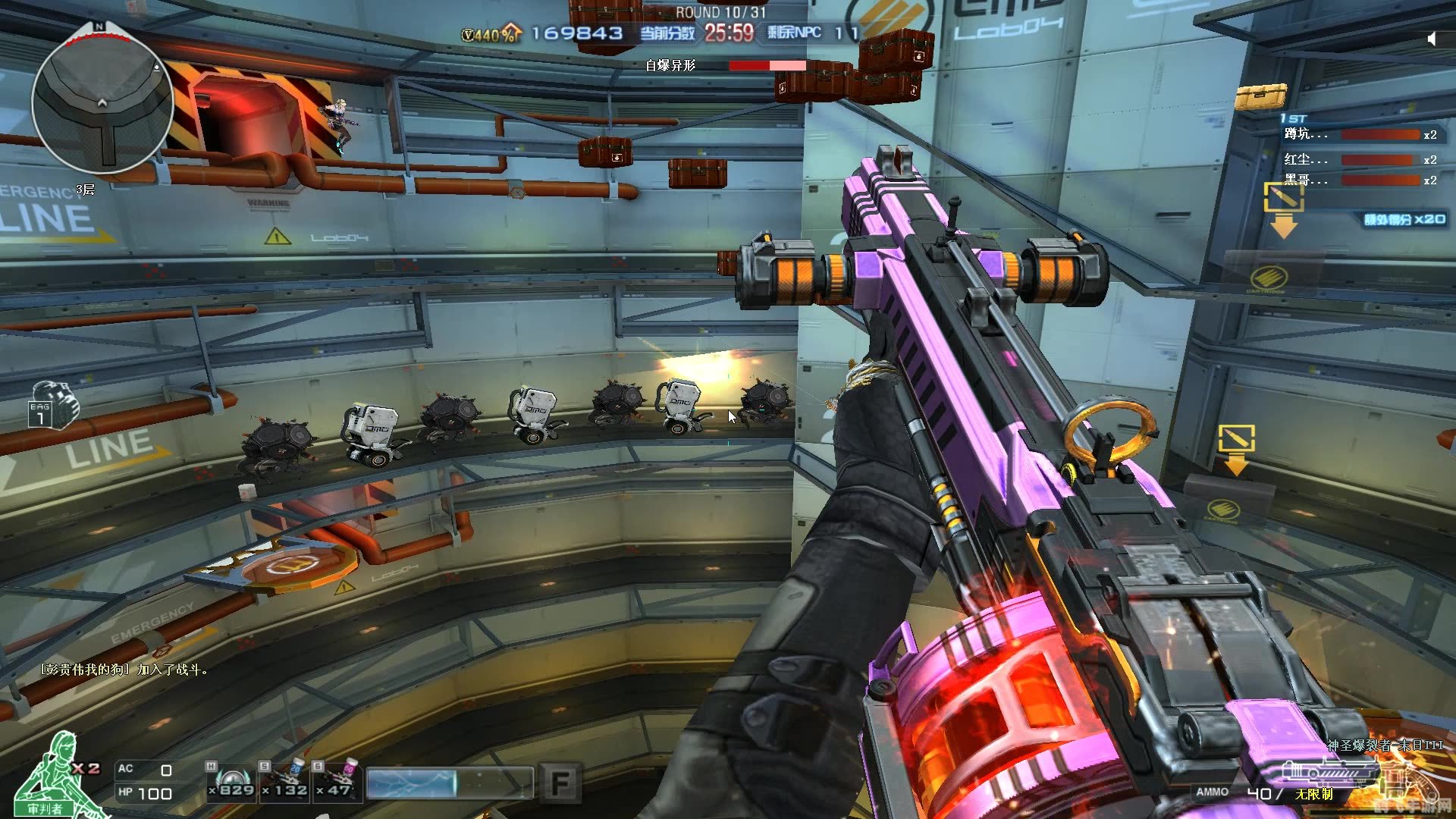The height and width of the screenshot is (819, 1456).
Task: Click the grenade bag icon
Action: tap(54, 405)
